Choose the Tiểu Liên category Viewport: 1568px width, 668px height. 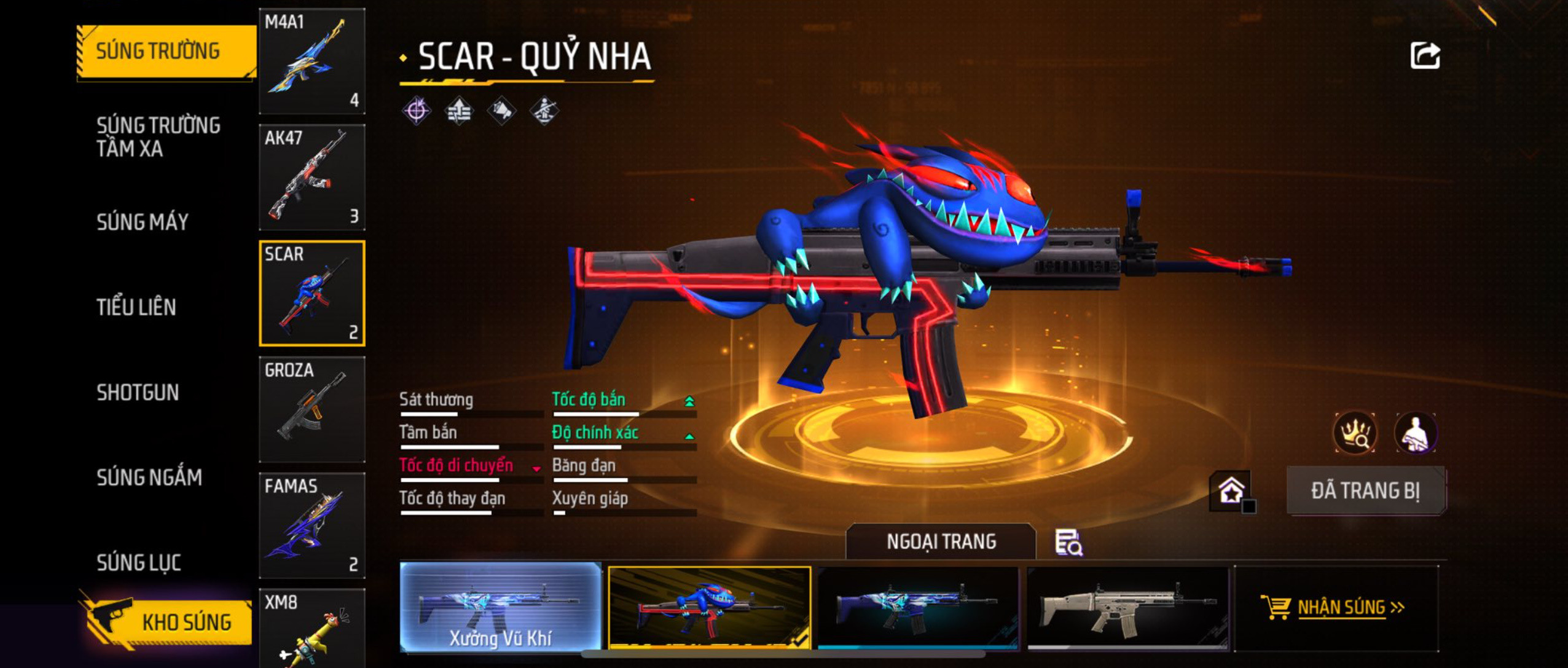click(136, 307)
